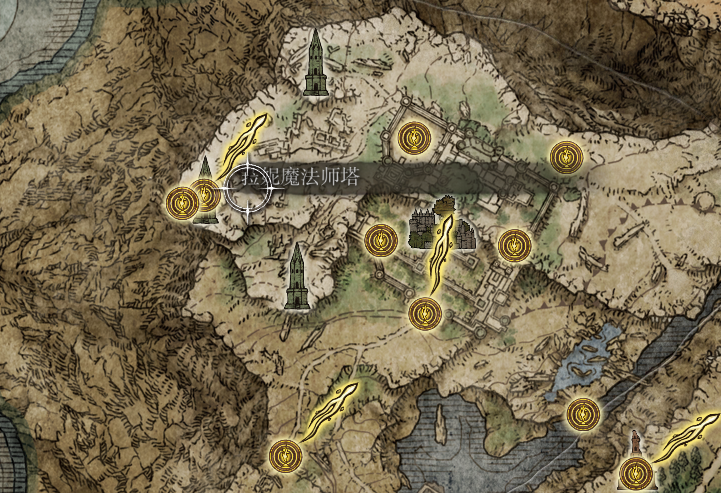Viewport: 721px width, 493px height.
Task: Choose the site of grace right of the castle icon
Action: 514,243
